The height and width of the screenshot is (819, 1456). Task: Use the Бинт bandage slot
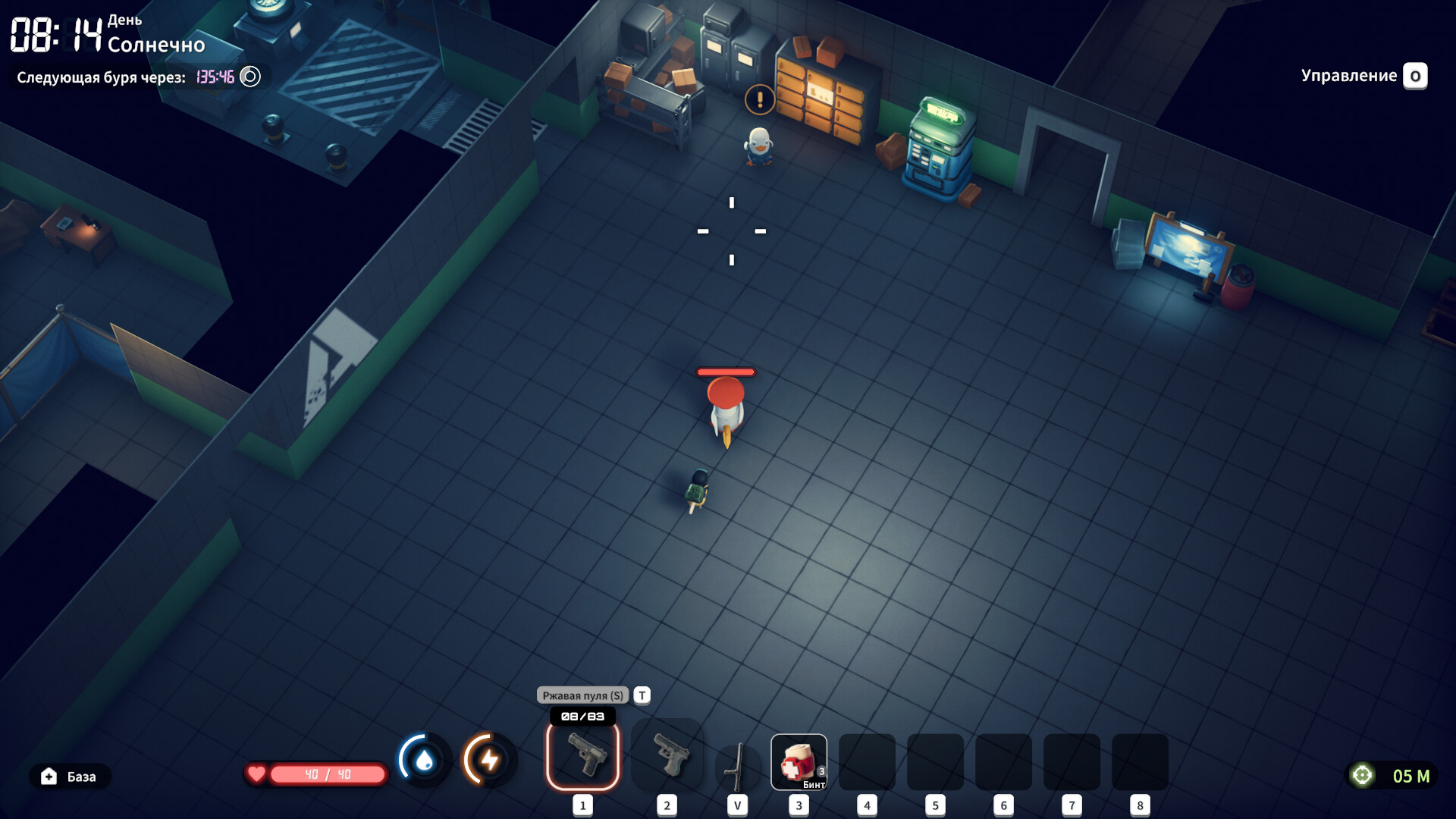point(799,761)
